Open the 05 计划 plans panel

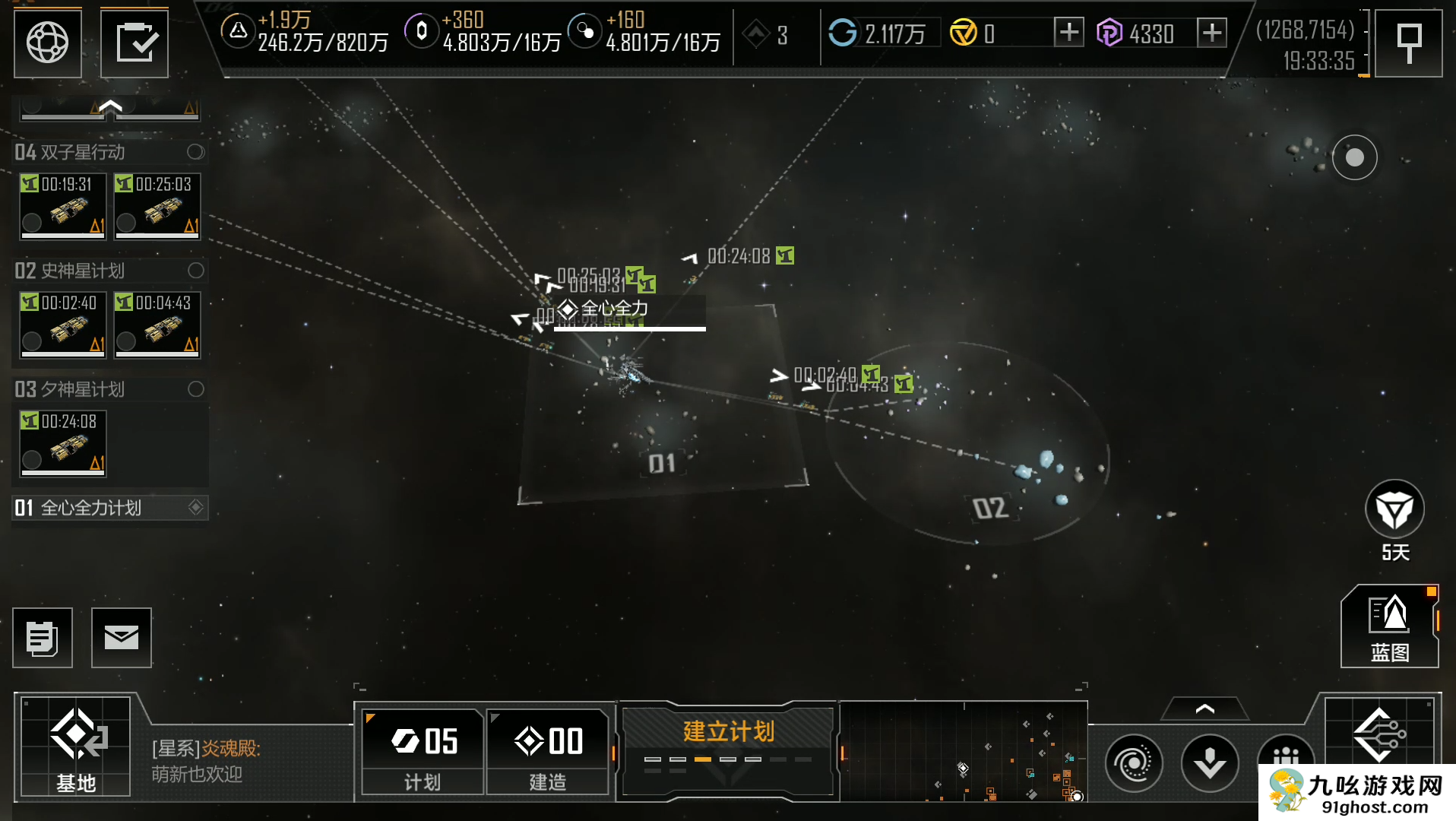(423, 752)
